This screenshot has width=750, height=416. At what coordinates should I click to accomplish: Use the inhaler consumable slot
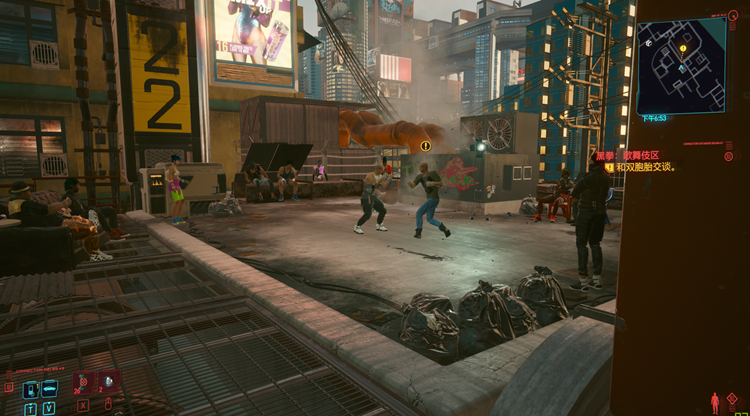[x=84, y=381]
